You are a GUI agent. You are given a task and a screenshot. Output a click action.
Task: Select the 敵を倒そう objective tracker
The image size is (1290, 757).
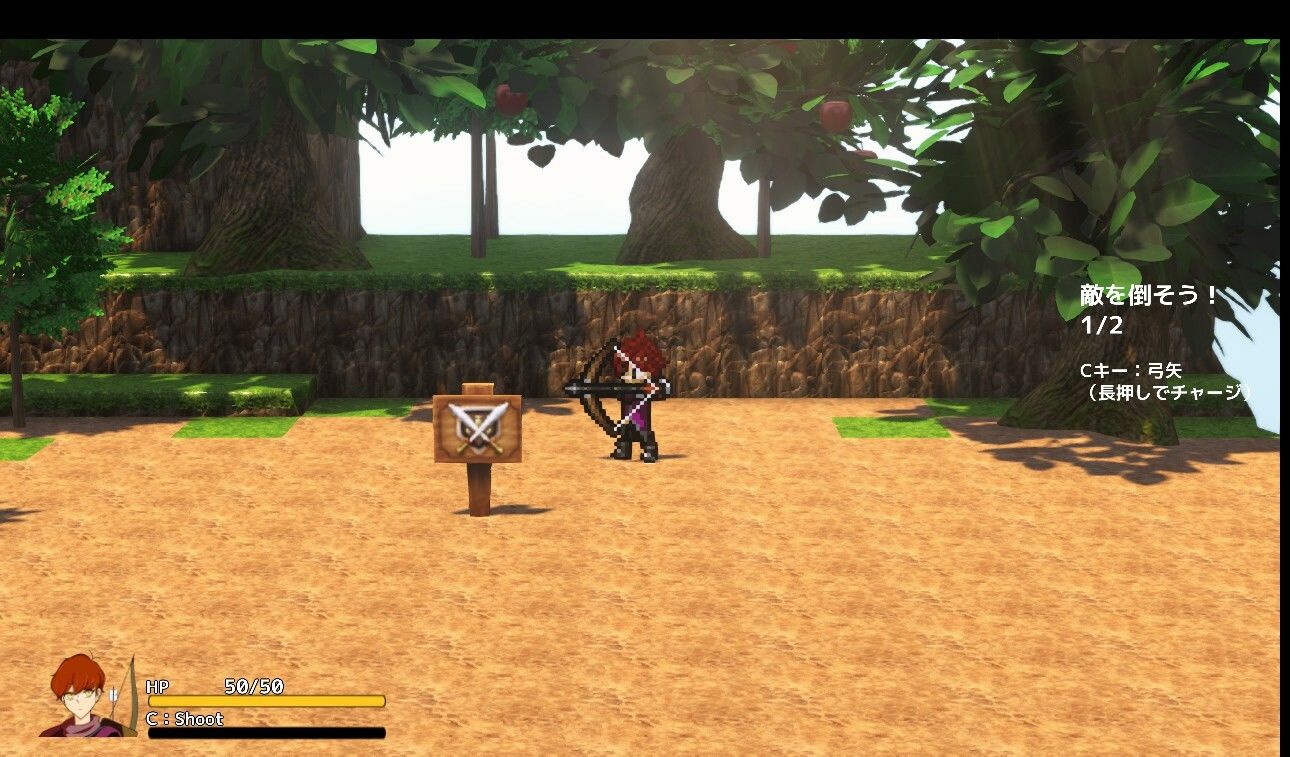coord(1149,309)
